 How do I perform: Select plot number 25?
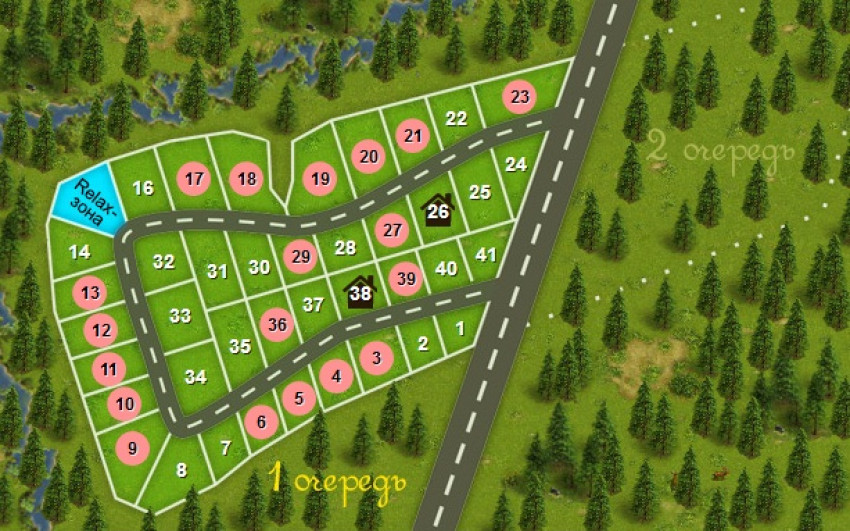coord(480,192)
